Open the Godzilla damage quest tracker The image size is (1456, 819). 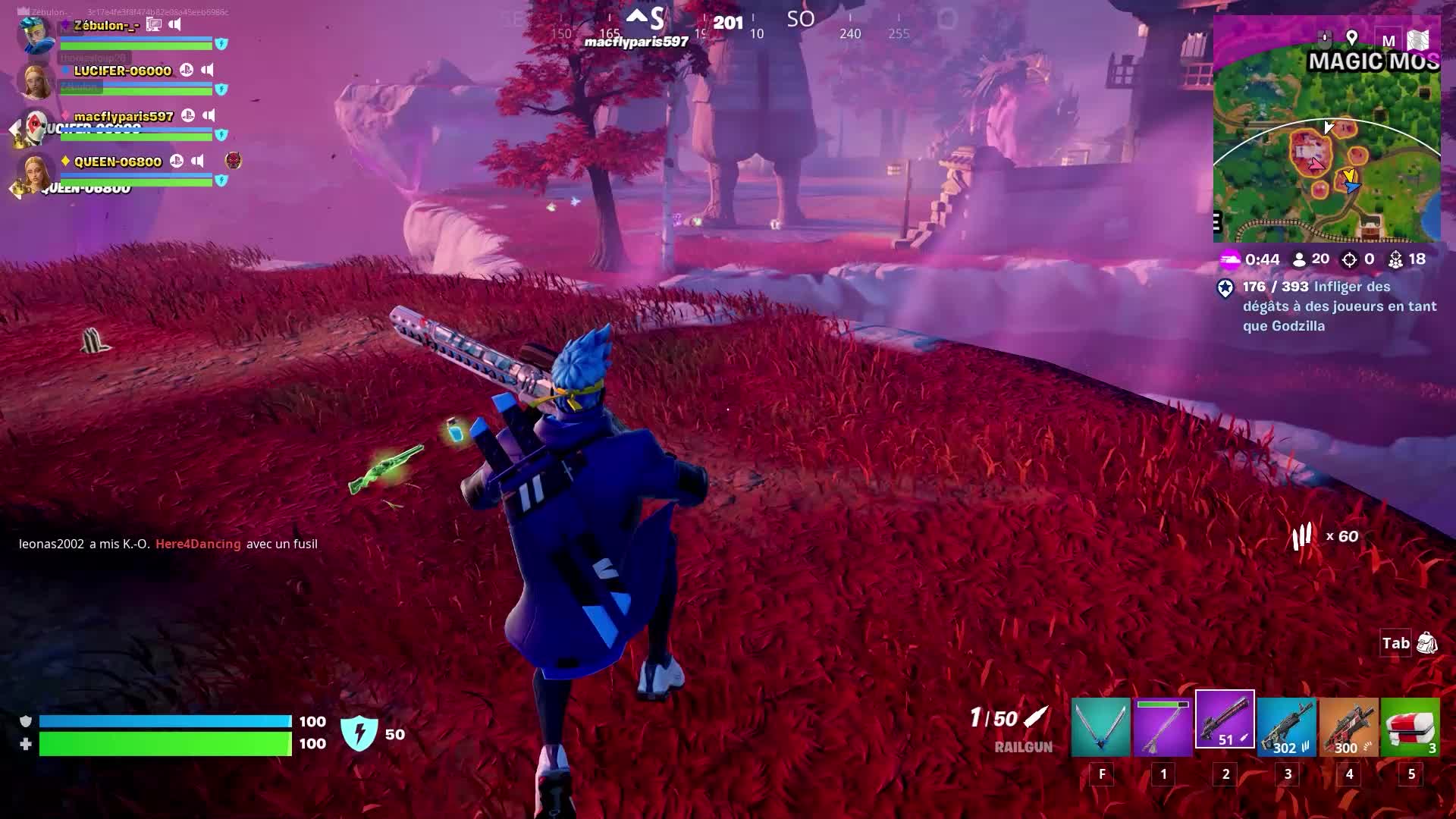coord(1338,306)
